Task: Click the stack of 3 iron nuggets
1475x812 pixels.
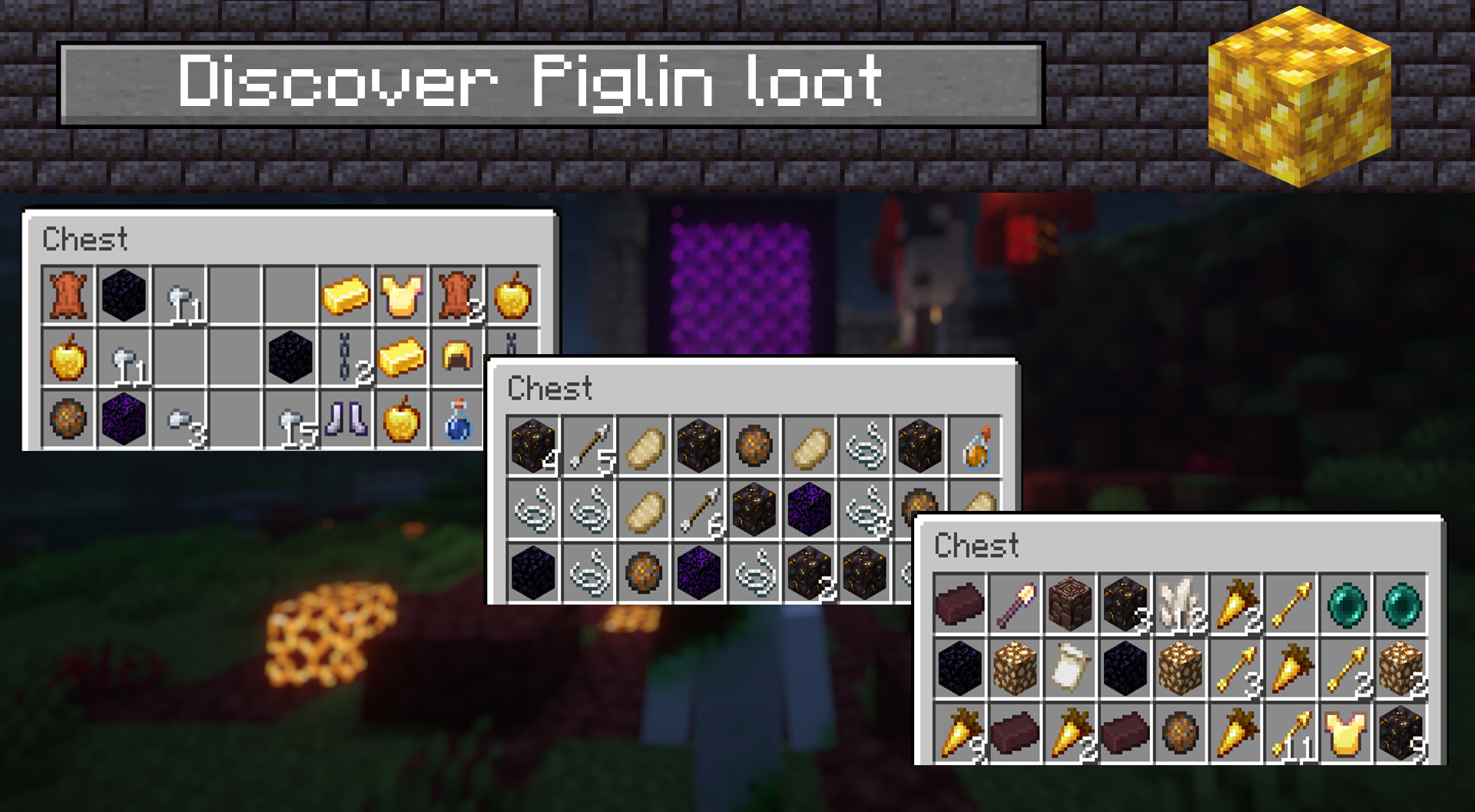Action: click(x=180, y=420)
